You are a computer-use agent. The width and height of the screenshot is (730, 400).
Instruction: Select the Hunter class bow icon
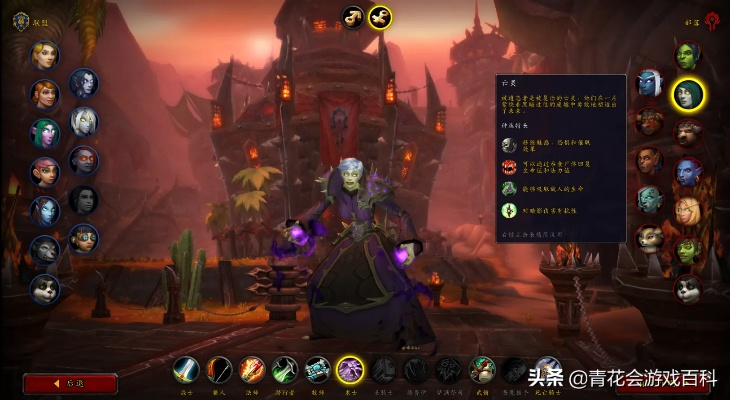click(x=219, y=371)
